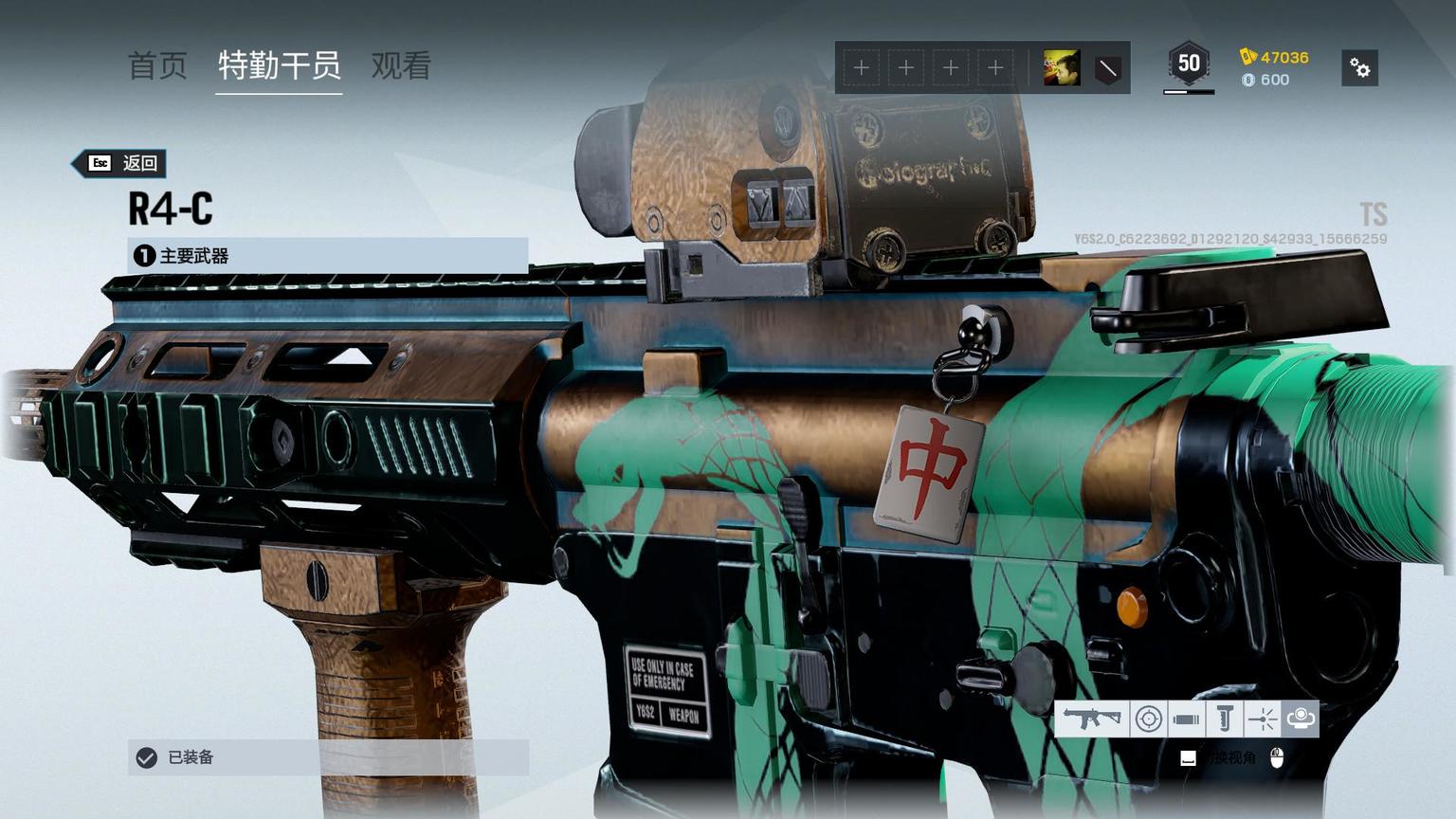The image size is (1456, 819).
Task: Open the 特勤干员 operators tab
Action: [x=279, y=66]
